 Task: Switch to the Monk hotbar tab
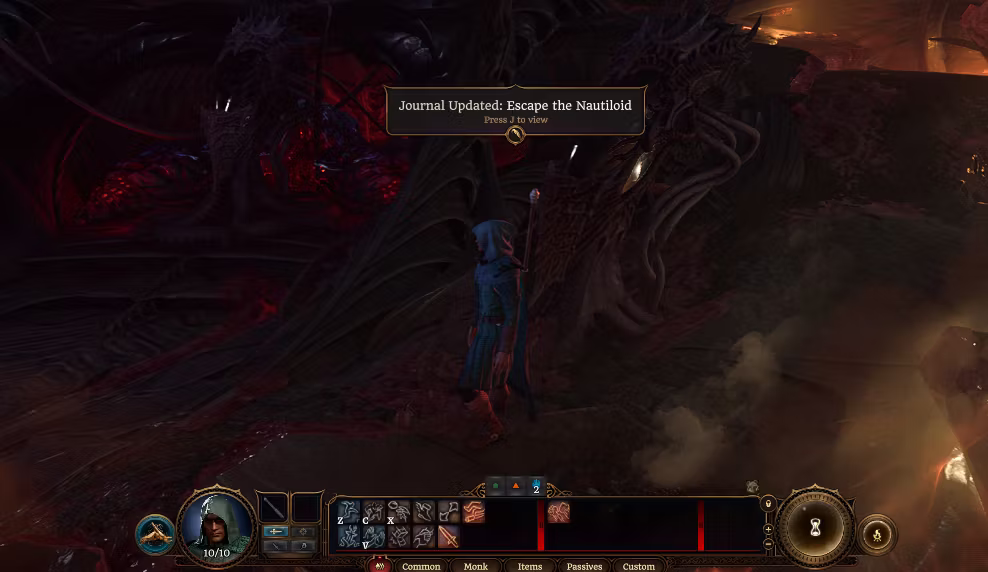(x=476, y=566)
